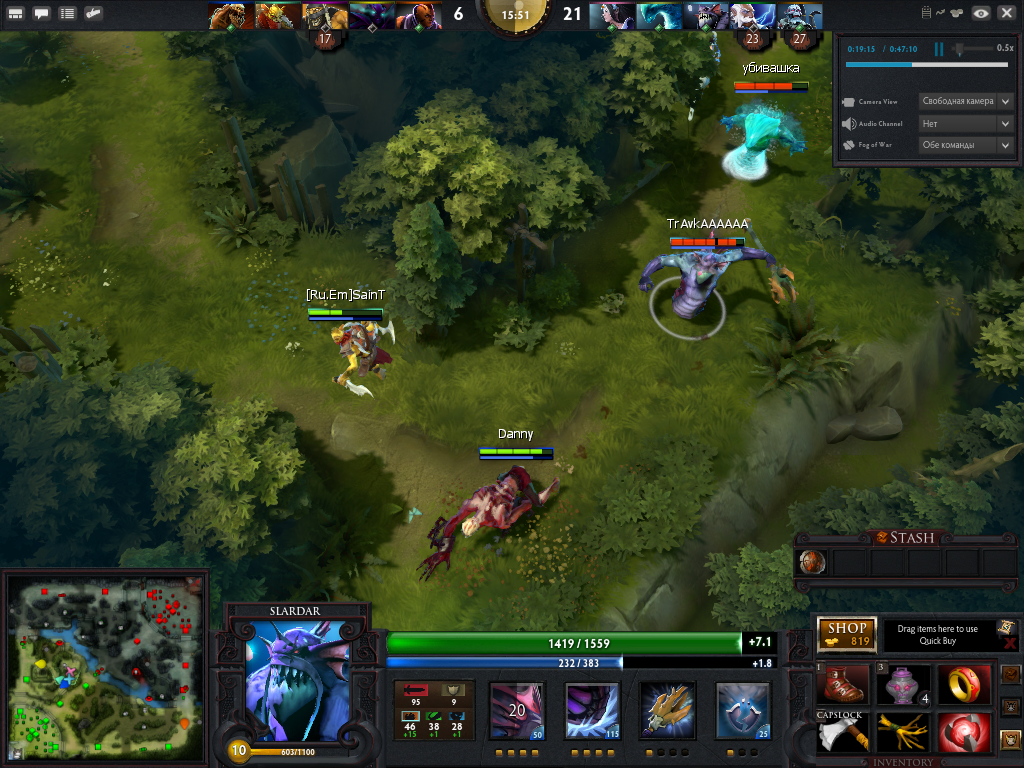Toggle the eye icon in top bar

pyautogui.click(x=981, y=13)
